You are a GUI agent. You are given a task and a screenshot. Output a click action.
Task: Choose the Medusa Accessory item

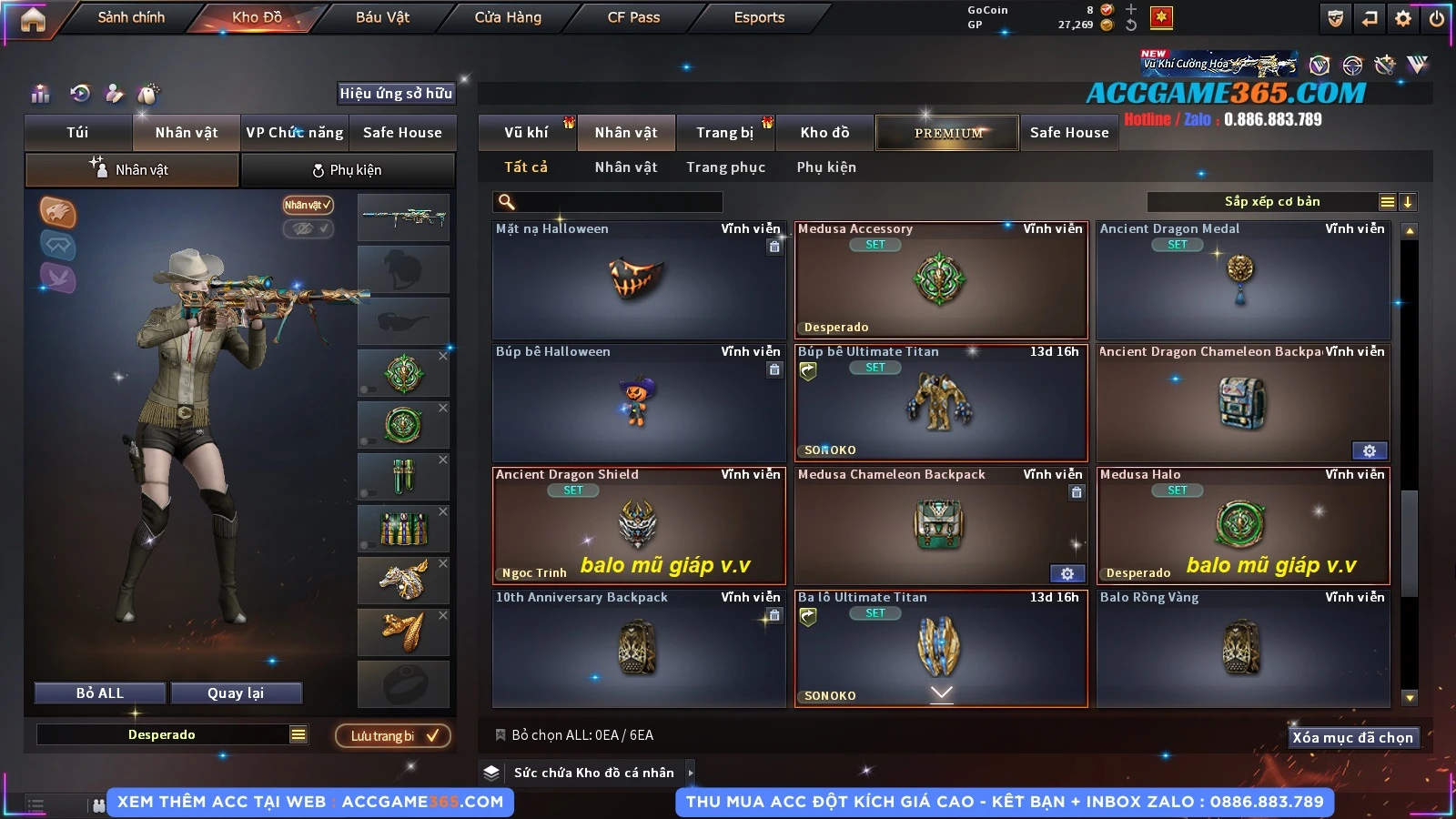pos(941,280)
